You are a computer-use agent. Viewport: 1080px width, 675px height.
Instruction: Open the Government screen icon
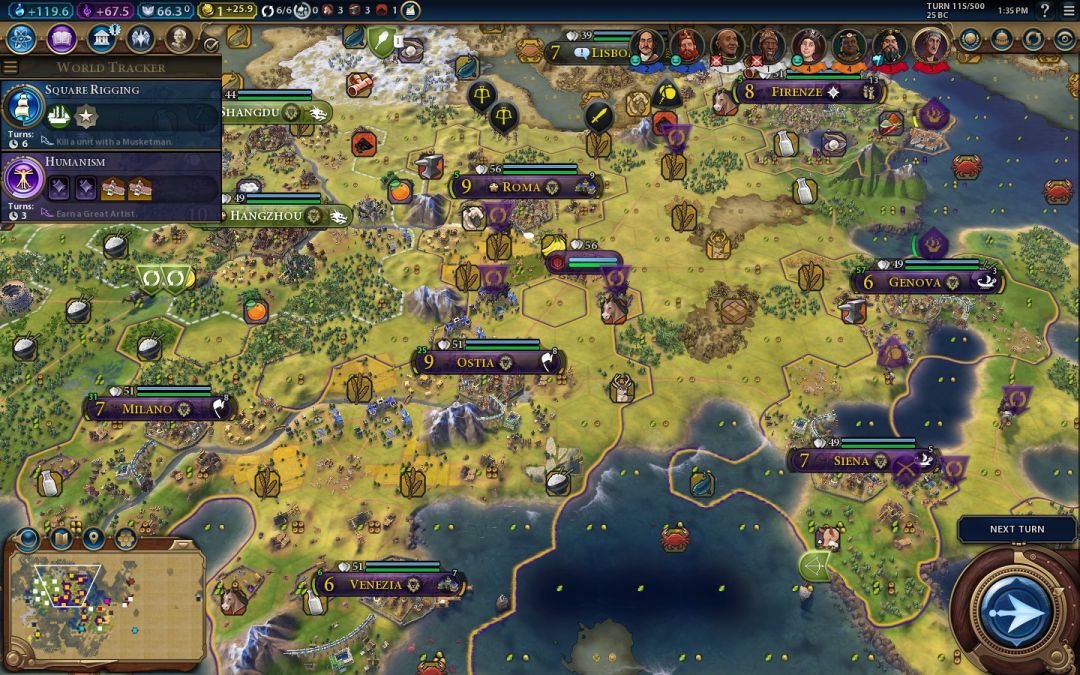101,39
